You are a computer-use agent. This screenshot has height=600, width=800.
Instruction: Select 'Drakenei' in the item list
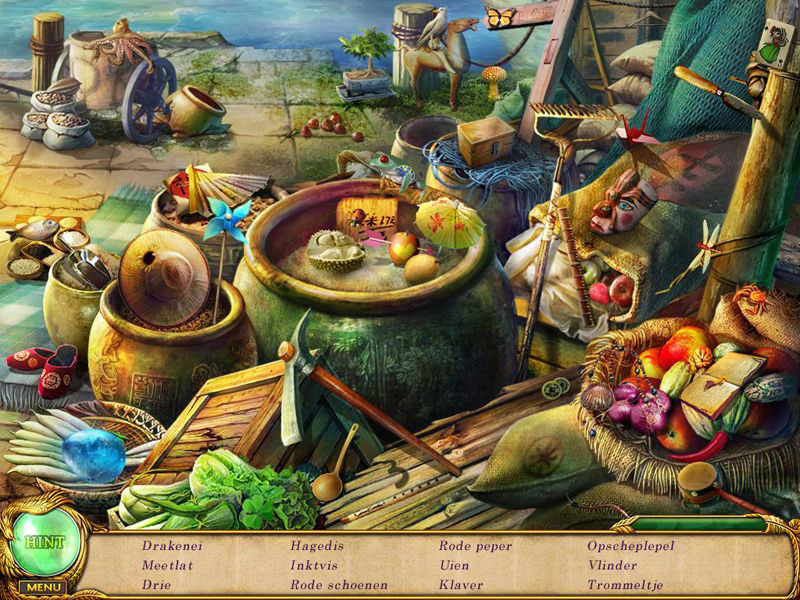[x=170, y=546]
